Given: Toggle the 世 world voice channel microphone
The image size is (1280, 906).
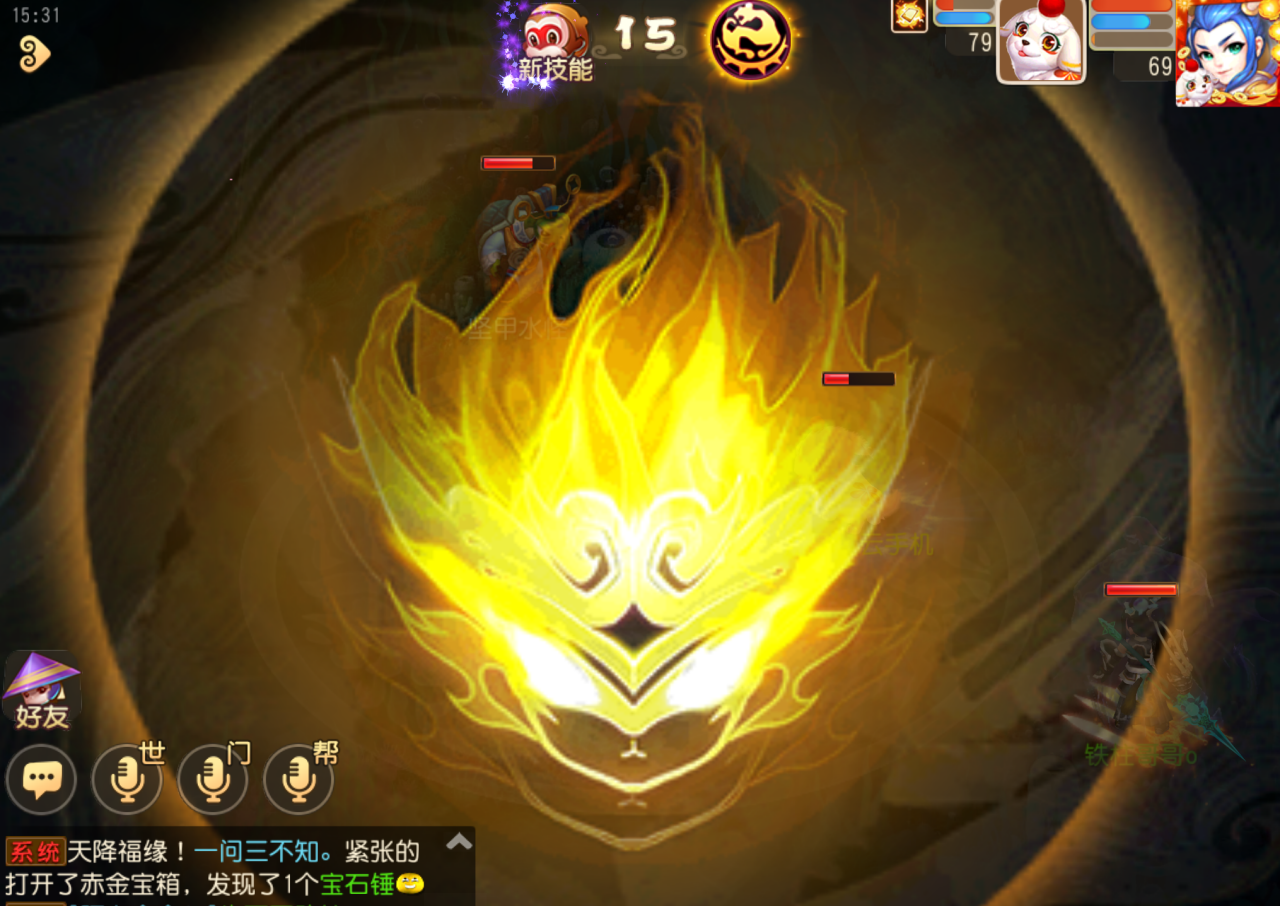Looking at the screenshot, I should [x=126, y=779].
